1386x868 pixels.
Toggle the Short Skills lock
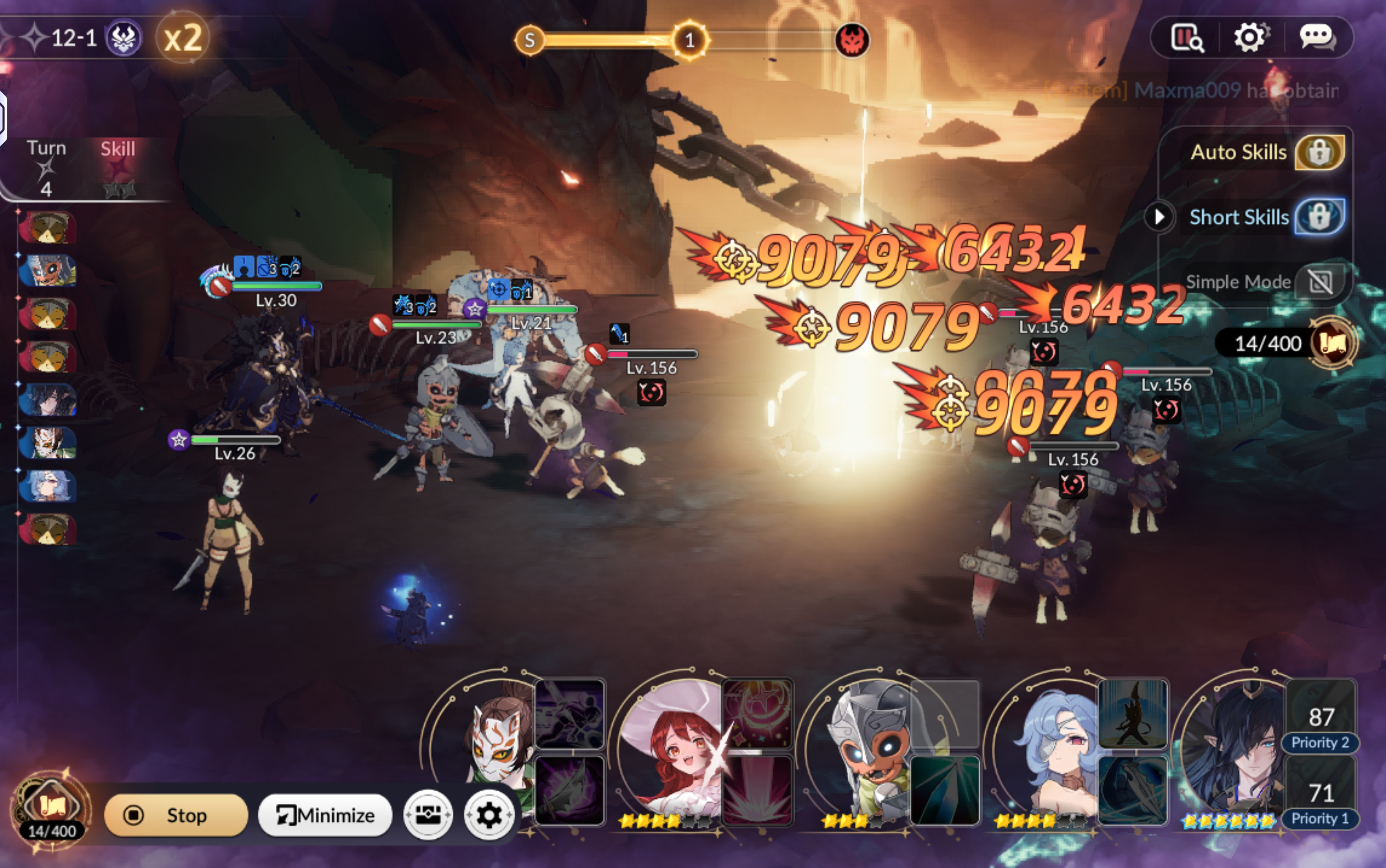pyautogui.click(x=1319, y=217)
